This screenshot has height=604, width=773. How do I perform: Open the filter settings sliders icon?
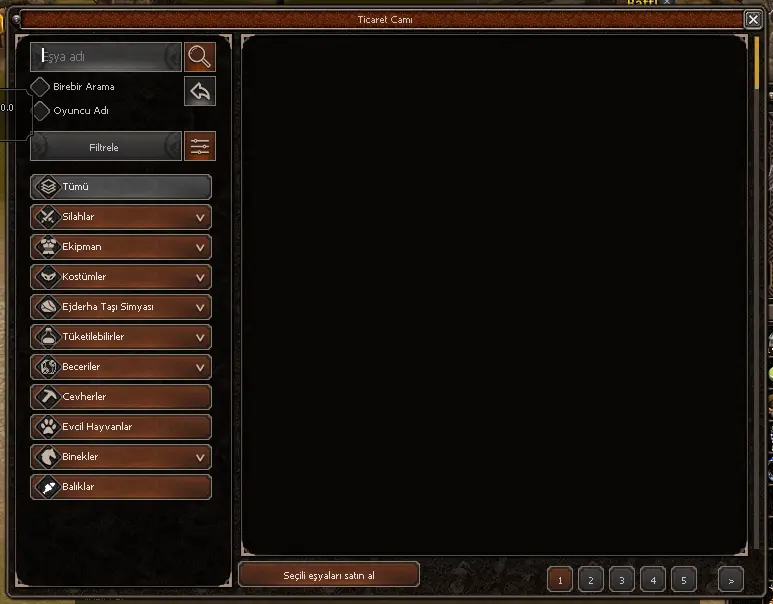point(200,147)
